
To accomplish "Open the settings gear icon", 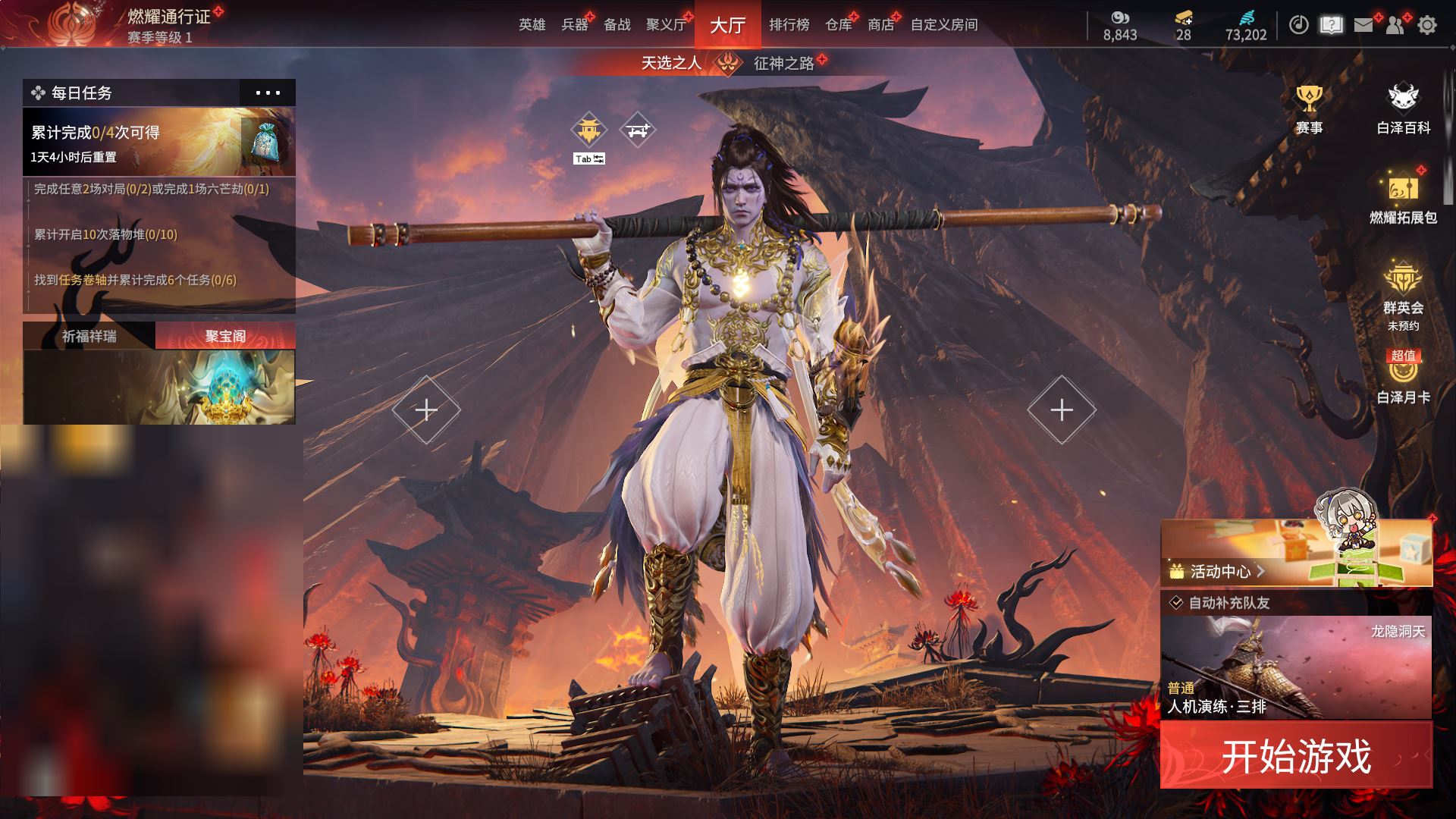I will coord(1426,25).
